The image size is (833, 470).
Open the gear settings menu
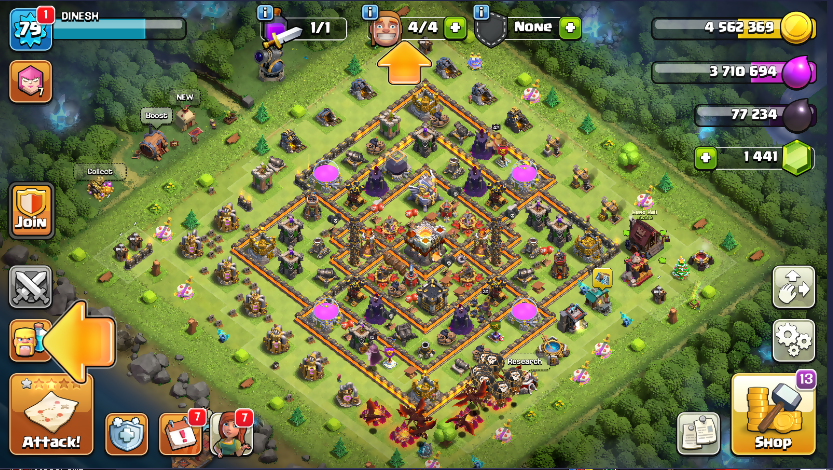793,340
